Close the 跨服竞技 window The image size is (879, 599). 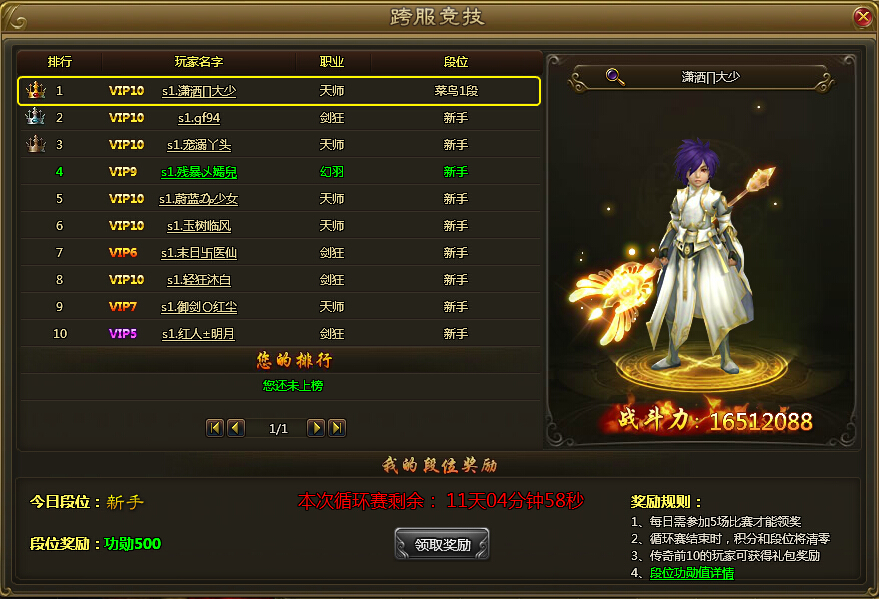(x=862, y=17)
